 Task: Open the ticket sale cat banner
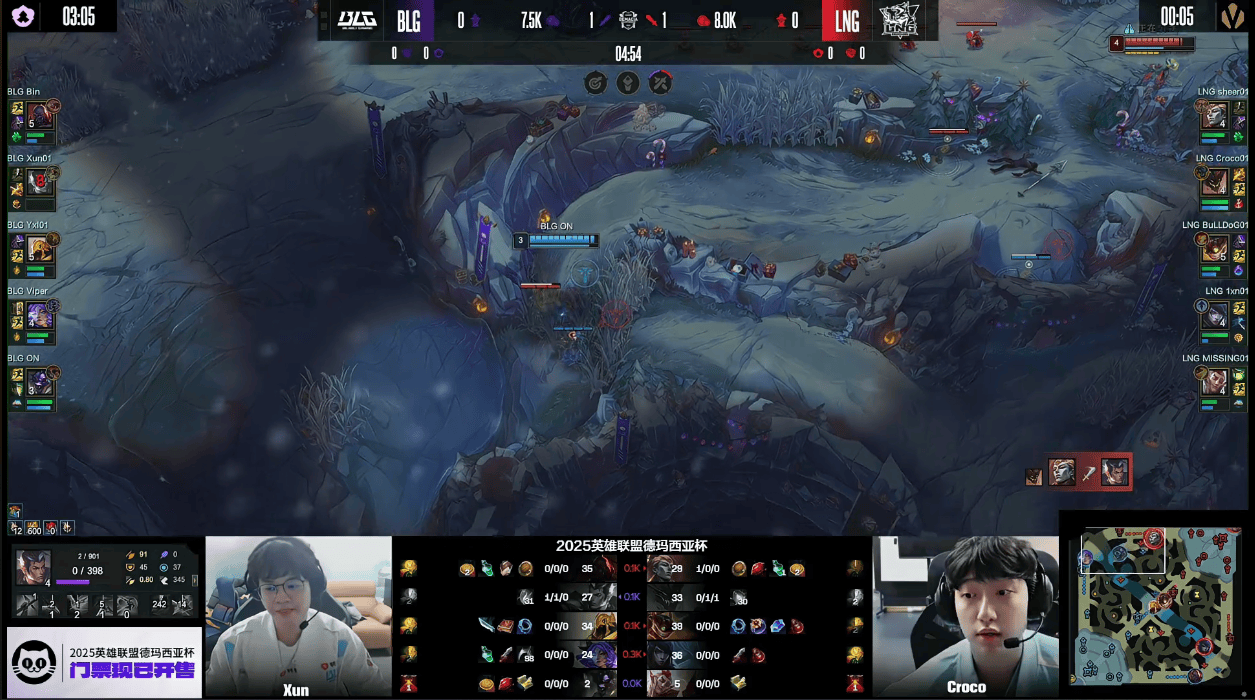[104, 662]
